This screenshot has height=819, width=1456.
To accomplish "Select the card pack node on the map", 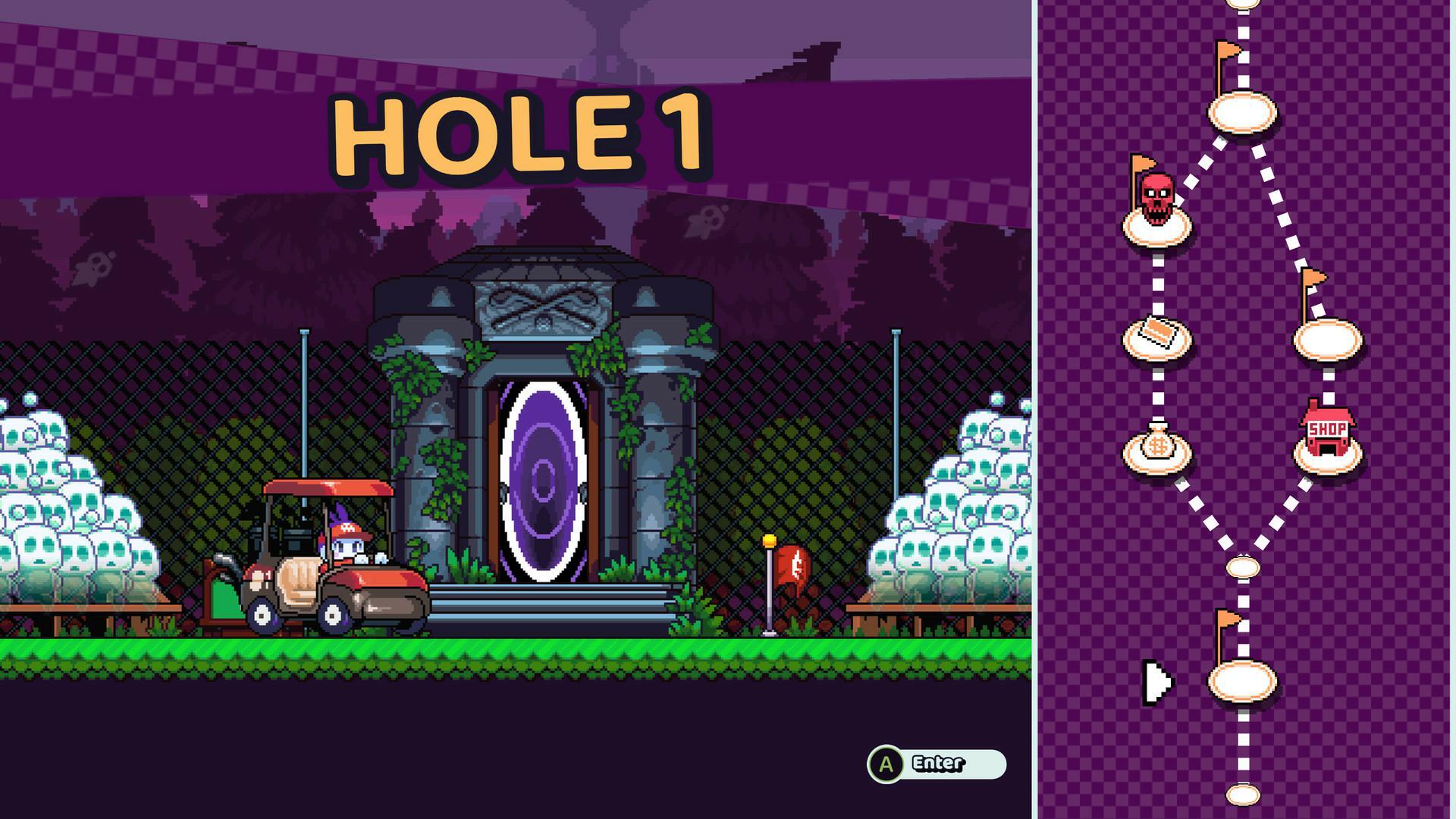I will (x=1157, y=339).
